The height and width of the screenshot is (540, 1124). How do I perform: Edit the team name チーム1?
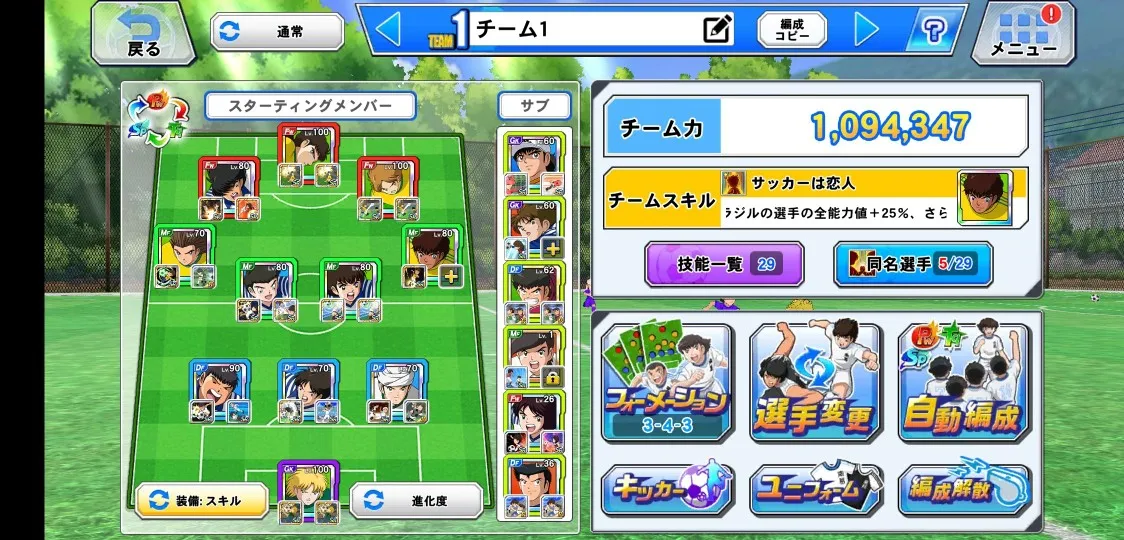(717, 30)
